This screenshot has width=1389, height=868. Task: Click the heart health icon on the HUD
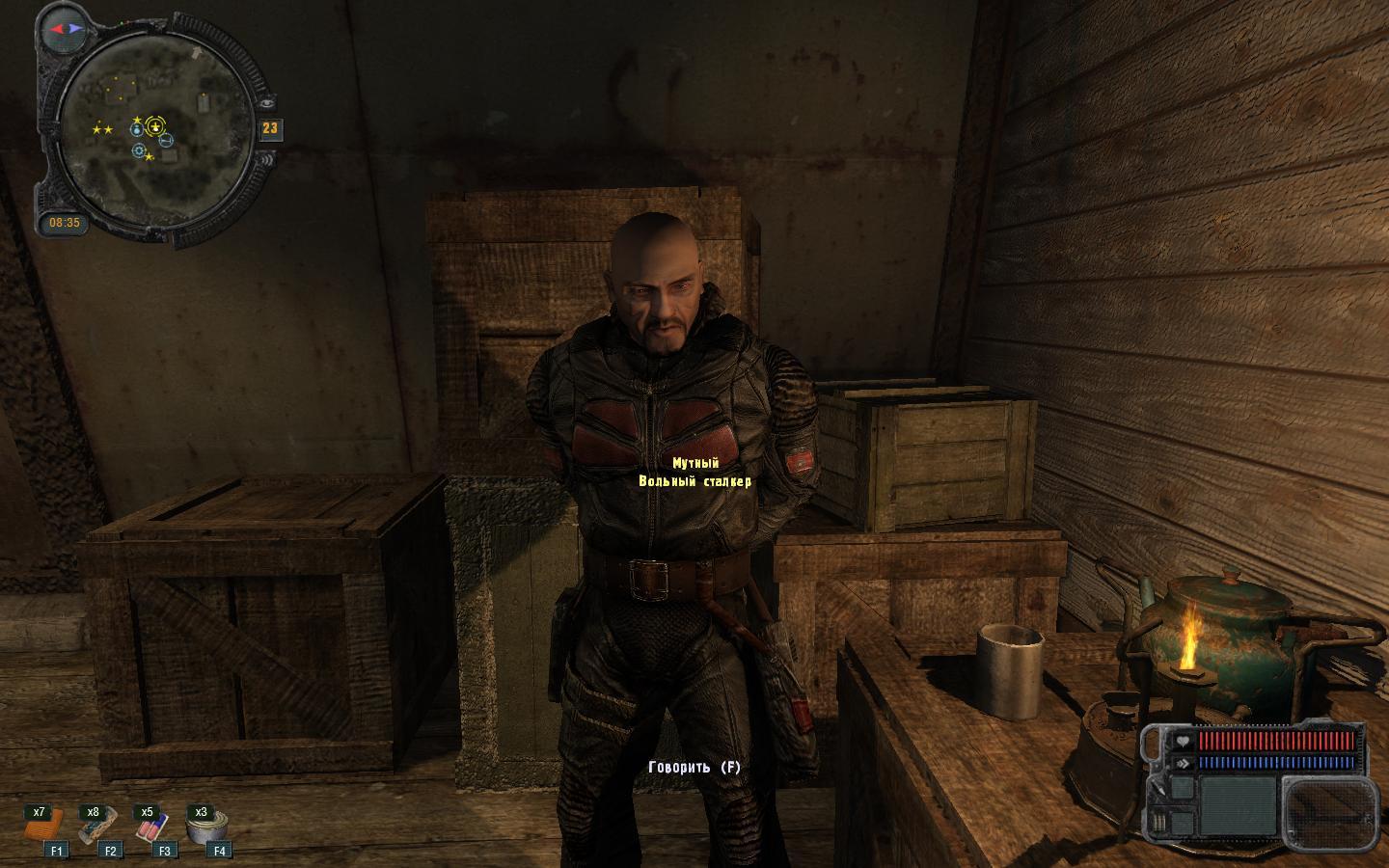pos(1183,742)
